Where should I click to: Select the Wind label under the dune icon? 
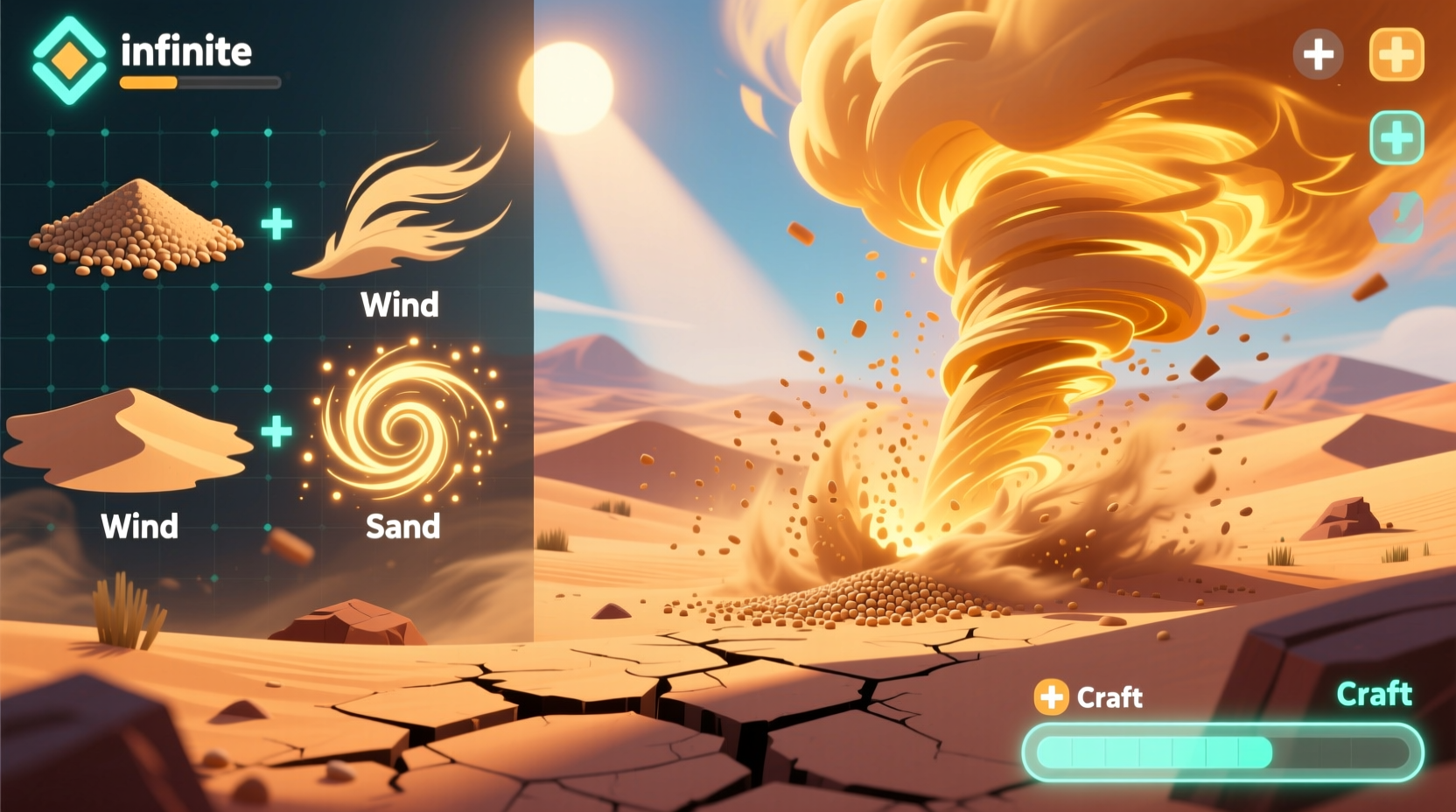(139, 526)
